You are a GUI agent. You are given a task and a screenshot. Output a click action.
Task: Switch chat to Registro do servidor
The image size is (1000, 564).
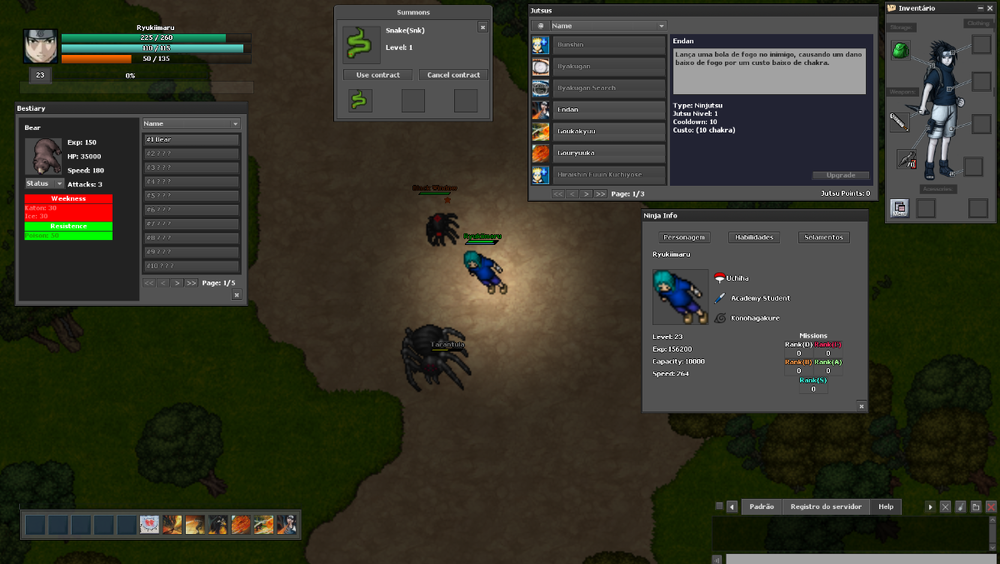825,507
